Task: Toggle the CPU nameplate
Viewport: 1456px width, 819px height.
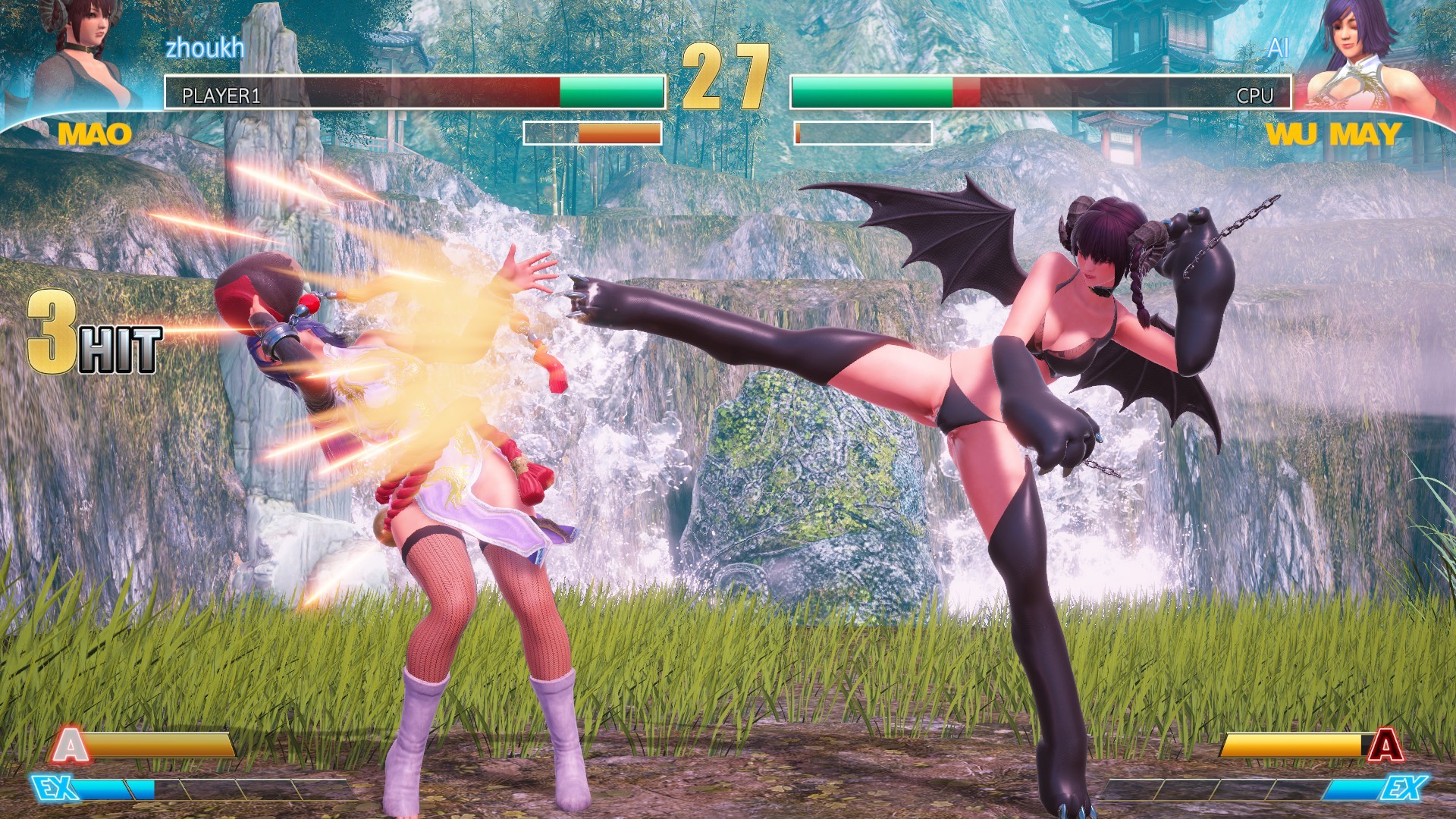Action: click(1255, 96)
